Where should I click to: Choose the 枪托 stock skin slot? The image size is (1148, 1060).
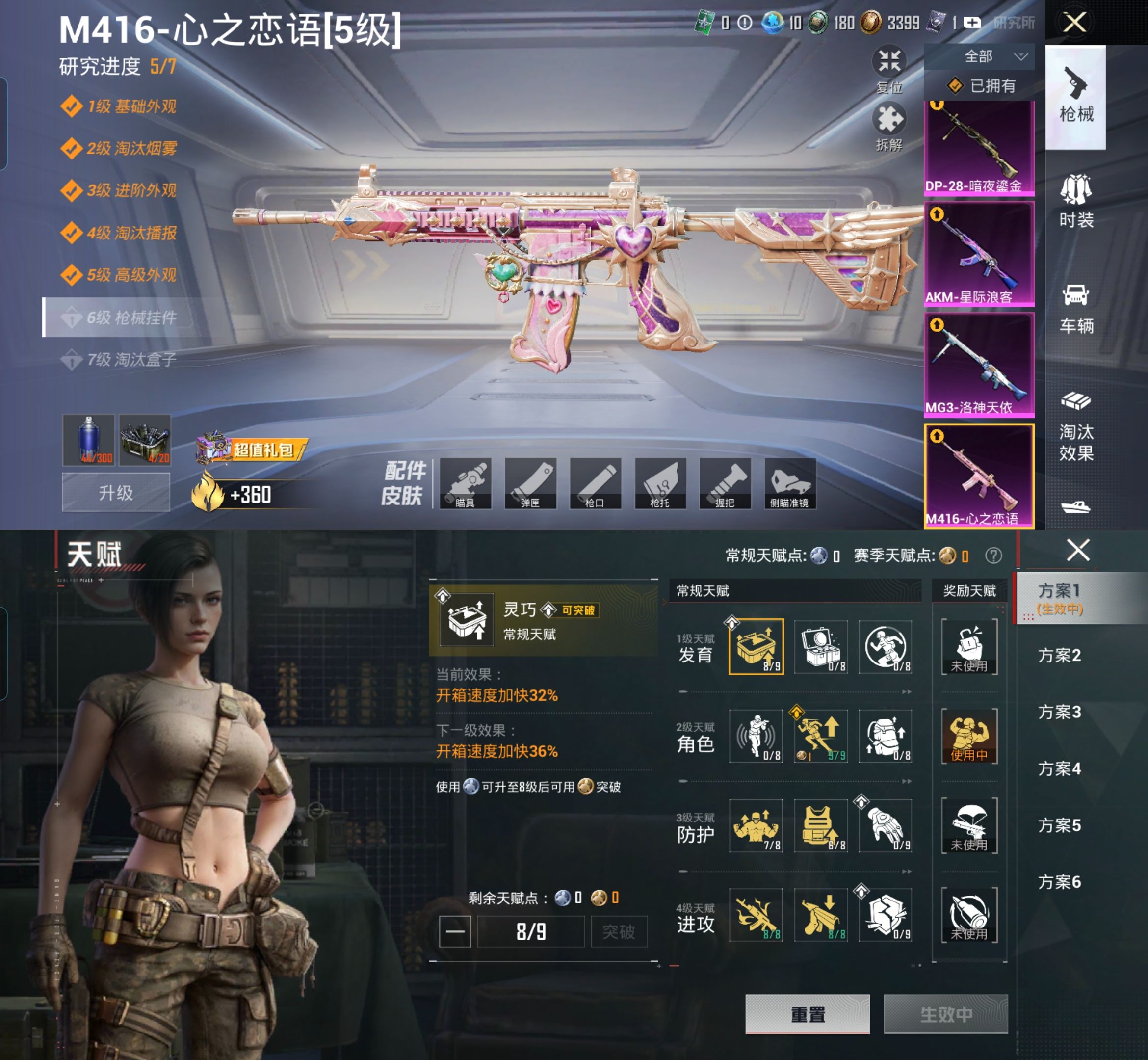tap(660, 483)
